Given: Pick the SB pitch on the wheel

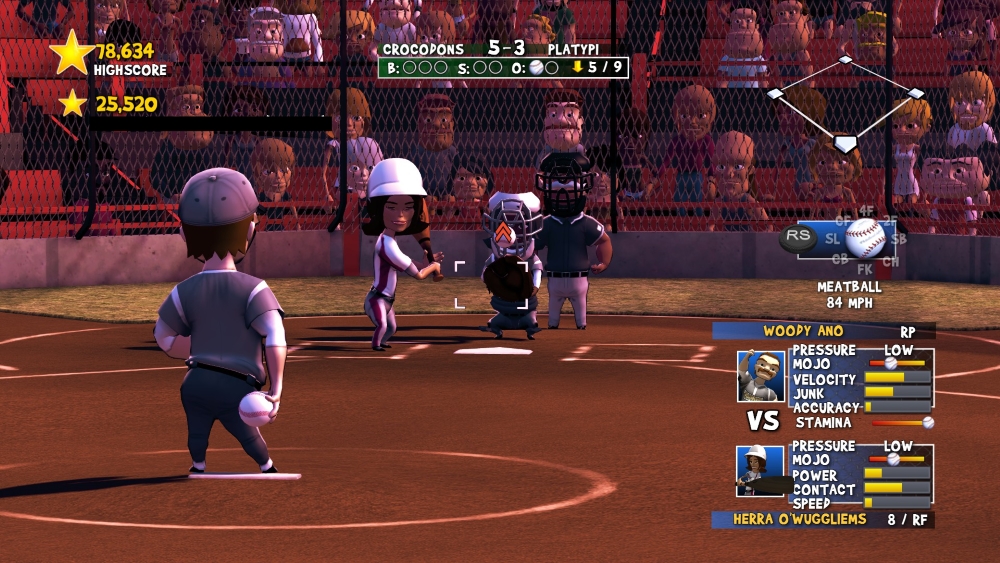Looking at the screenshot, I should click(899, 239).
